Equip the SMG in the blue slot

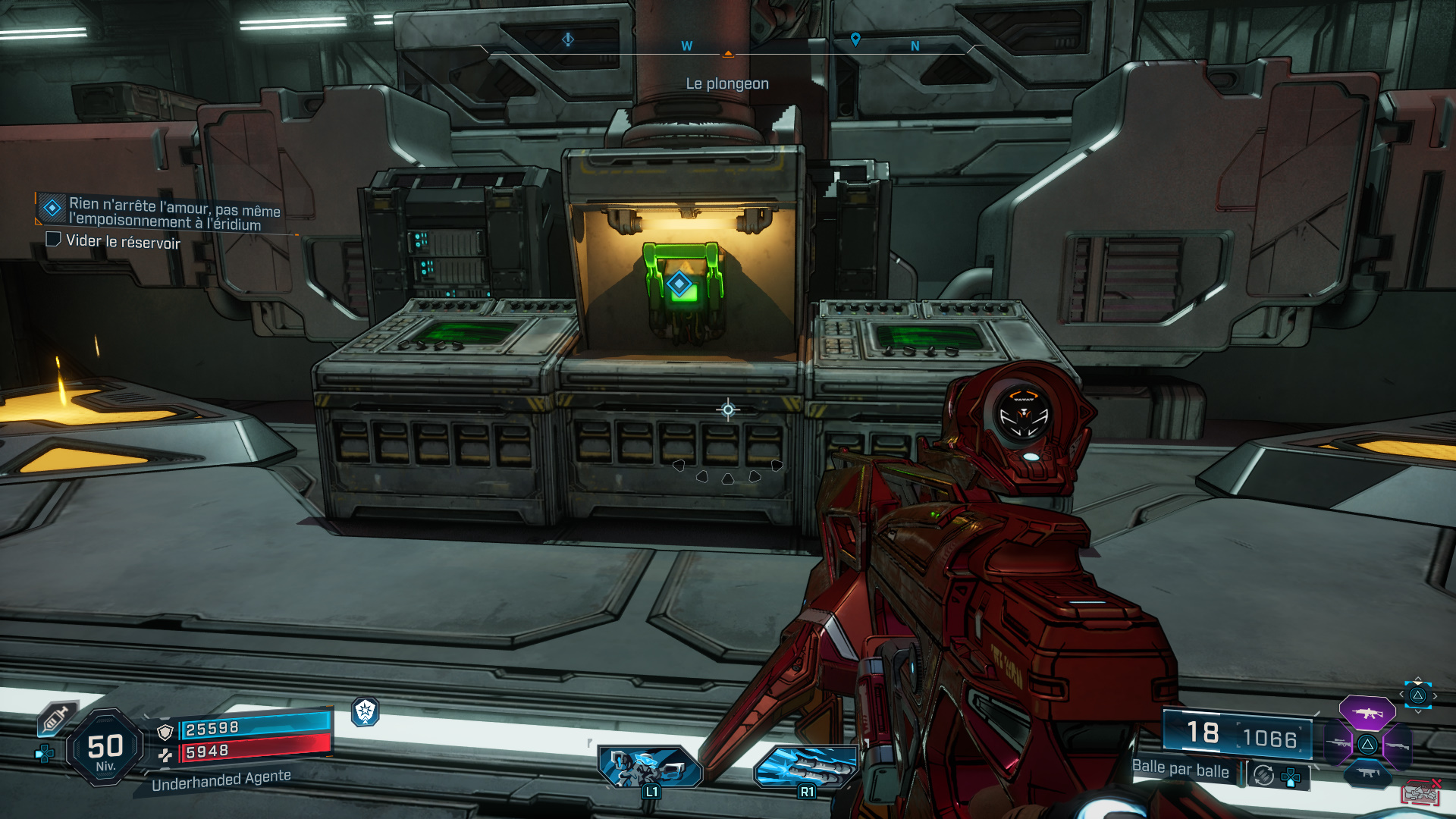click(x=1367, y=773)
